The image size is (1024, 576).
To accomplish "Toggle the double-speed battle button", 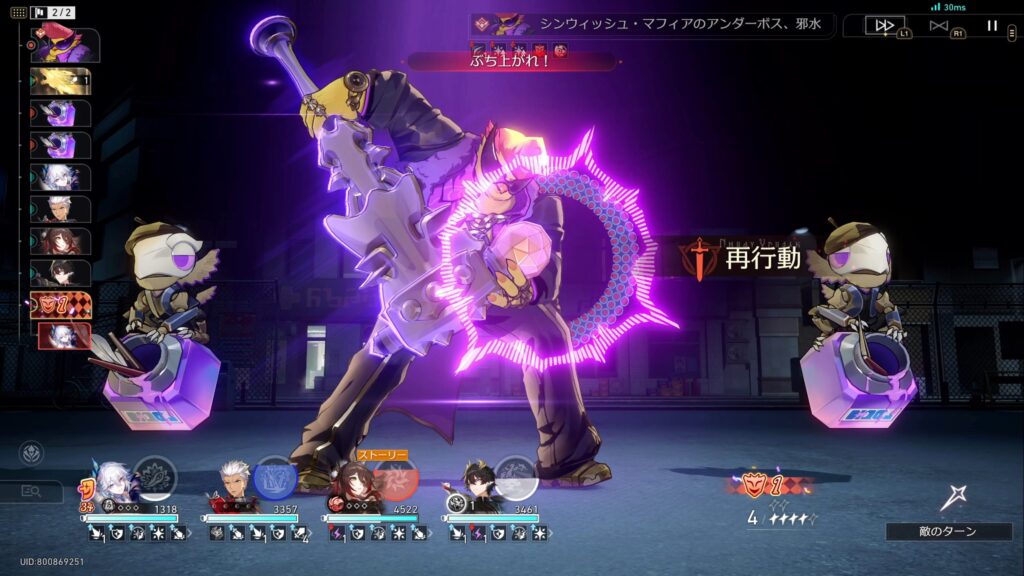I will click(x=884, y=26).
